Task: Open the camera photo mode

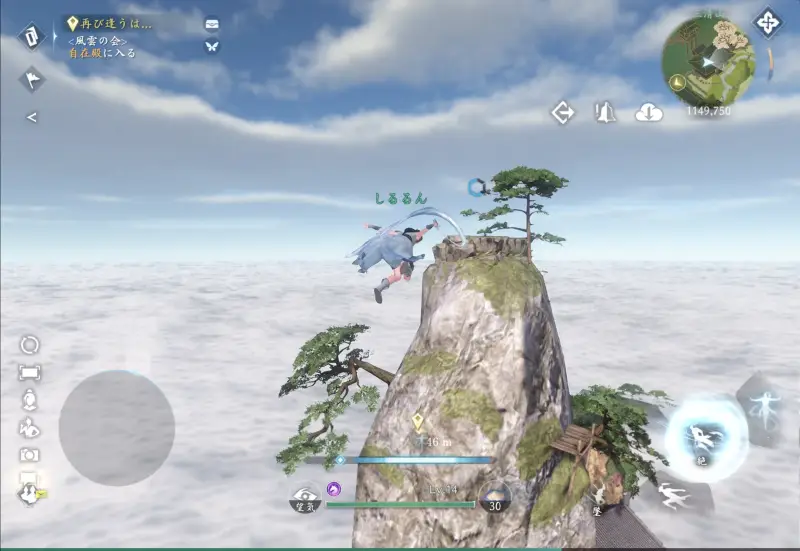Action: pos(30,455)
